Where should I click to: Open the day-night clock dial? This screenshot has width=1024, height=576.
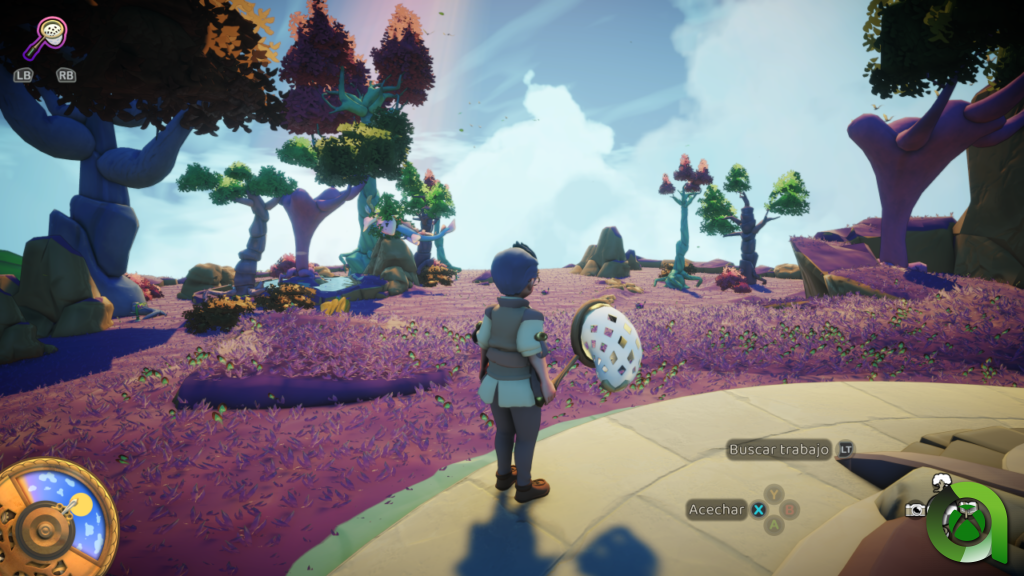click(x=53, y=516)
